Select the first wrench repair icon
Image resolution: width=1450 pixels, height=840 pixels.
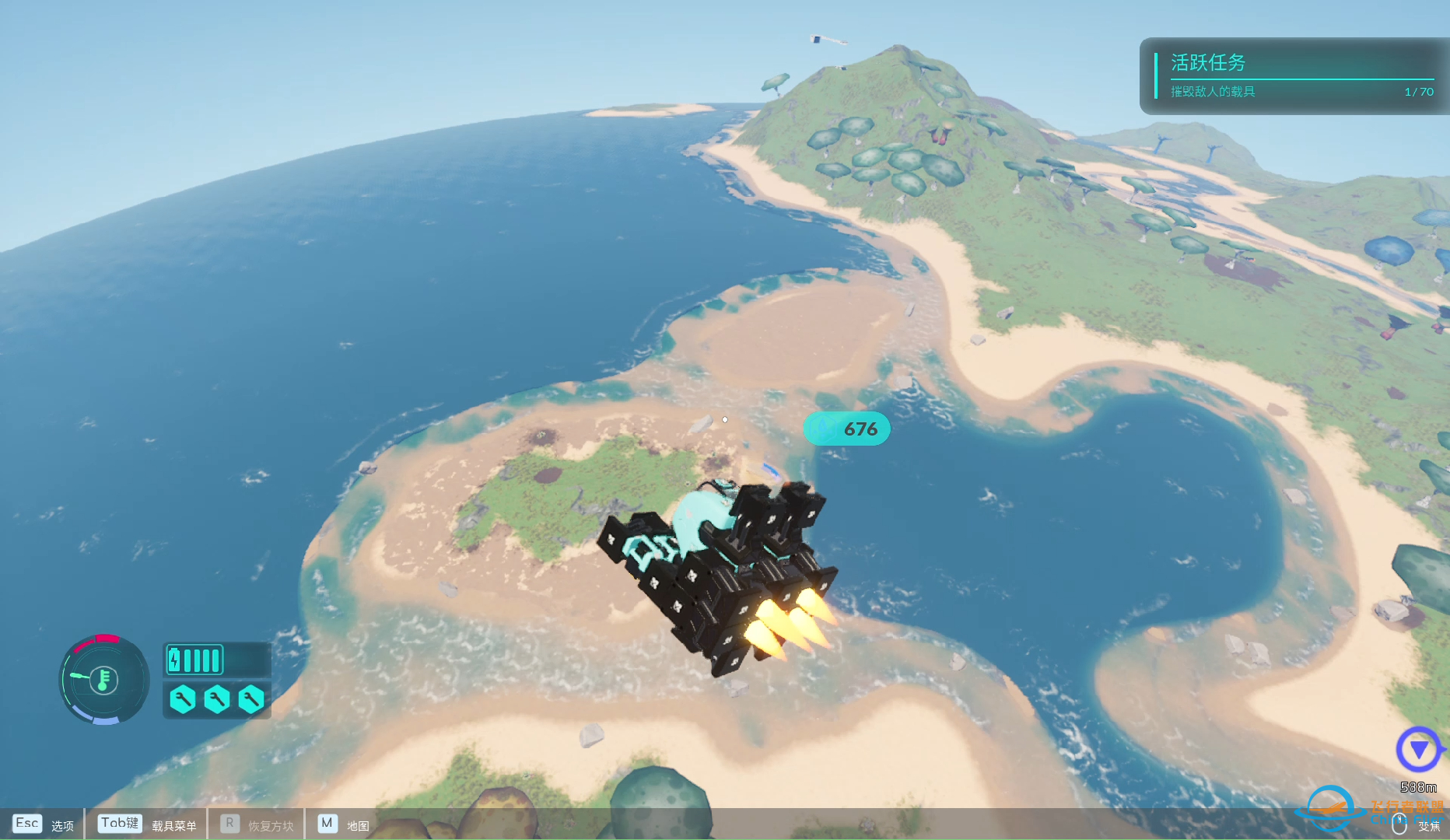tap(182, 700)
